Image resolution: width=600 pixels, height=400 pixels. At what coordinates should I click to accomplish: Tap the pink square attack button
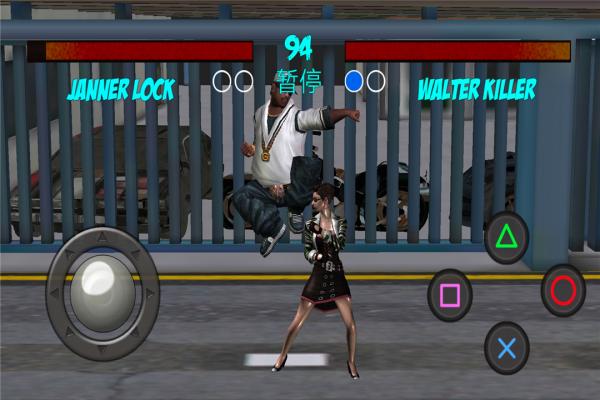coord(449,295)
